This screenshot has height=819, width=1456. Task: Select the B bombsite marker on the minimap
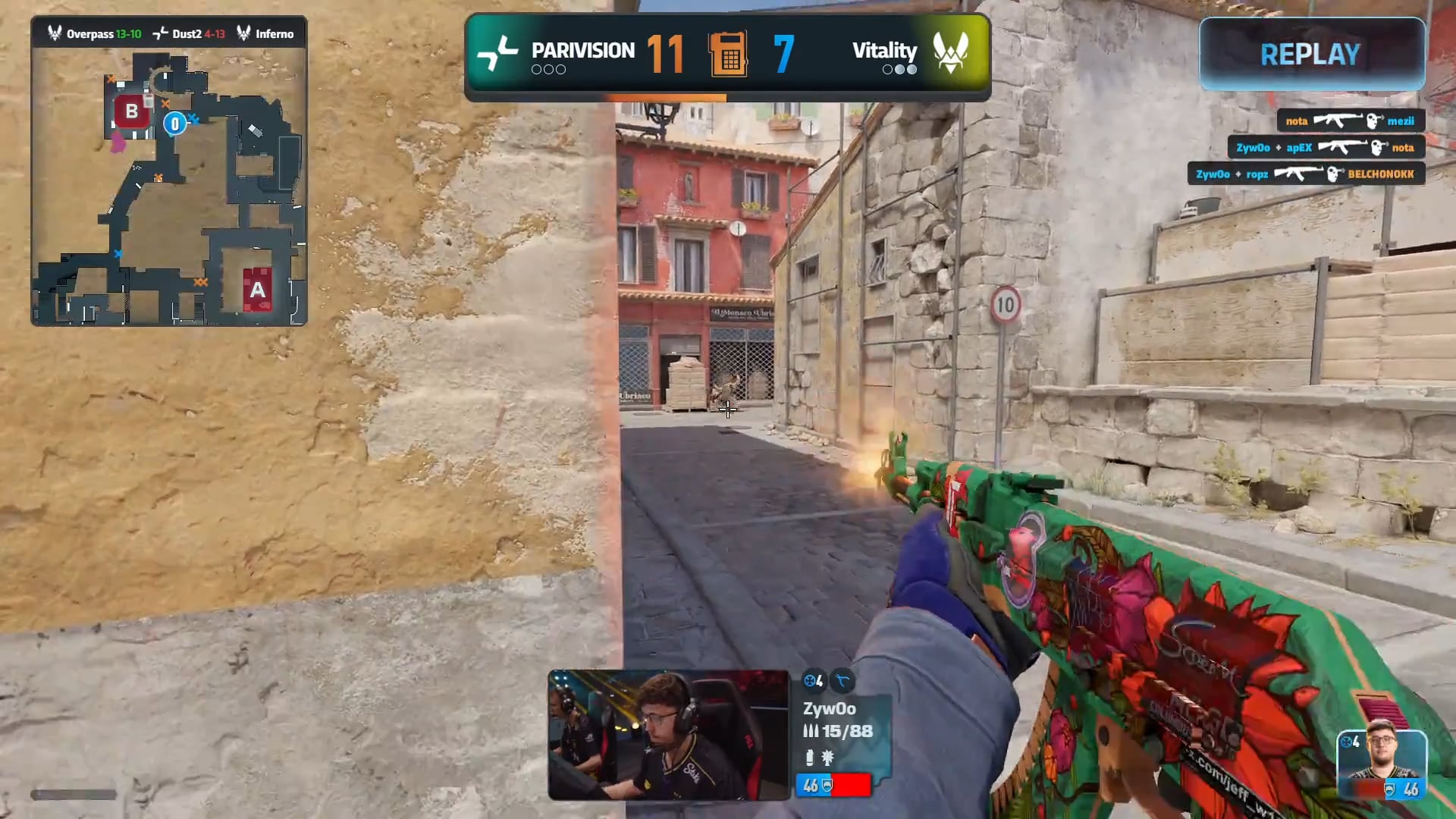131,111
